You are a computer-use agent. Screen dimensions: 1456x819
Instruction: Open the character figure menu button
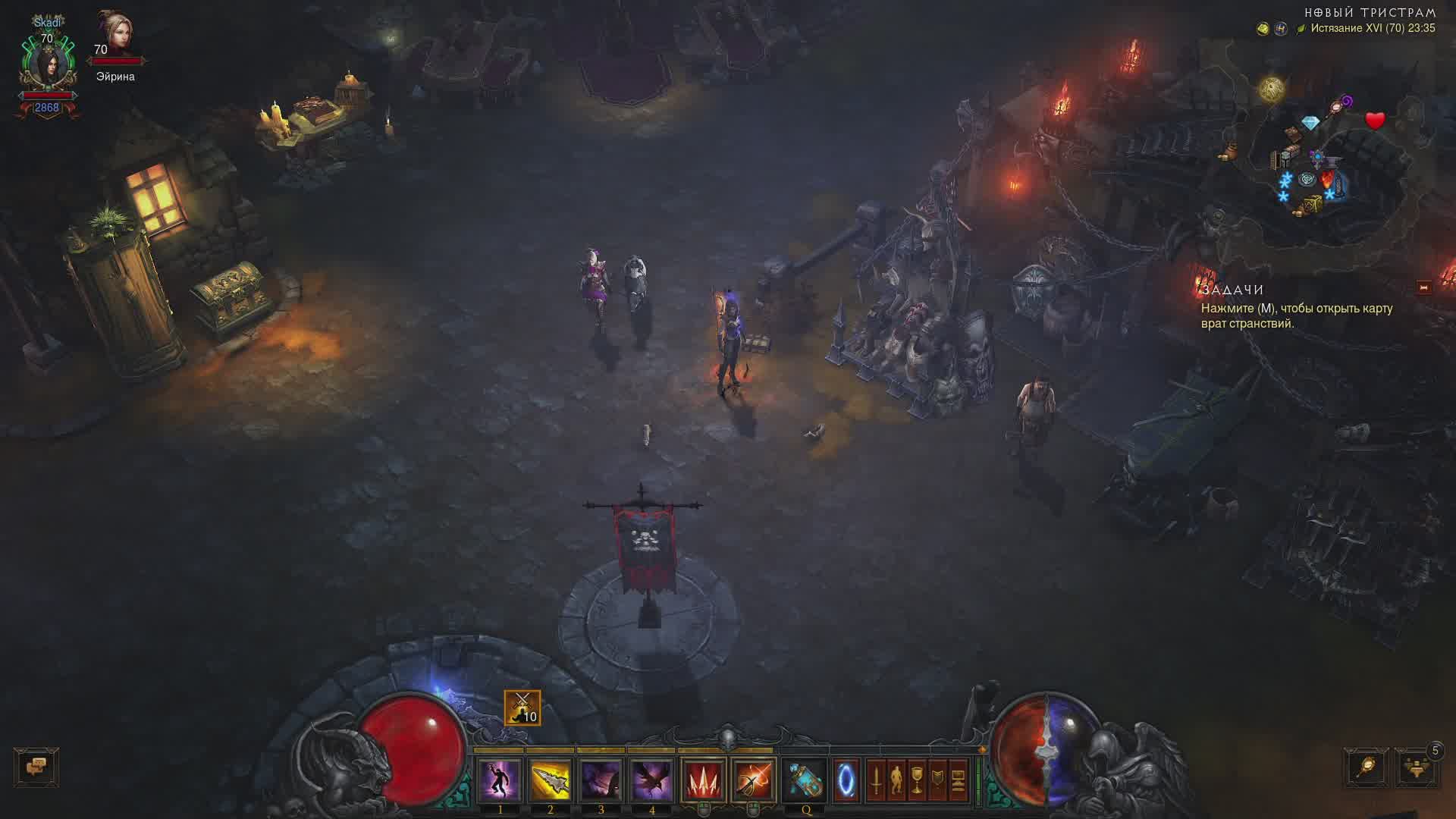pyautogui.click(x=896, y=780)
